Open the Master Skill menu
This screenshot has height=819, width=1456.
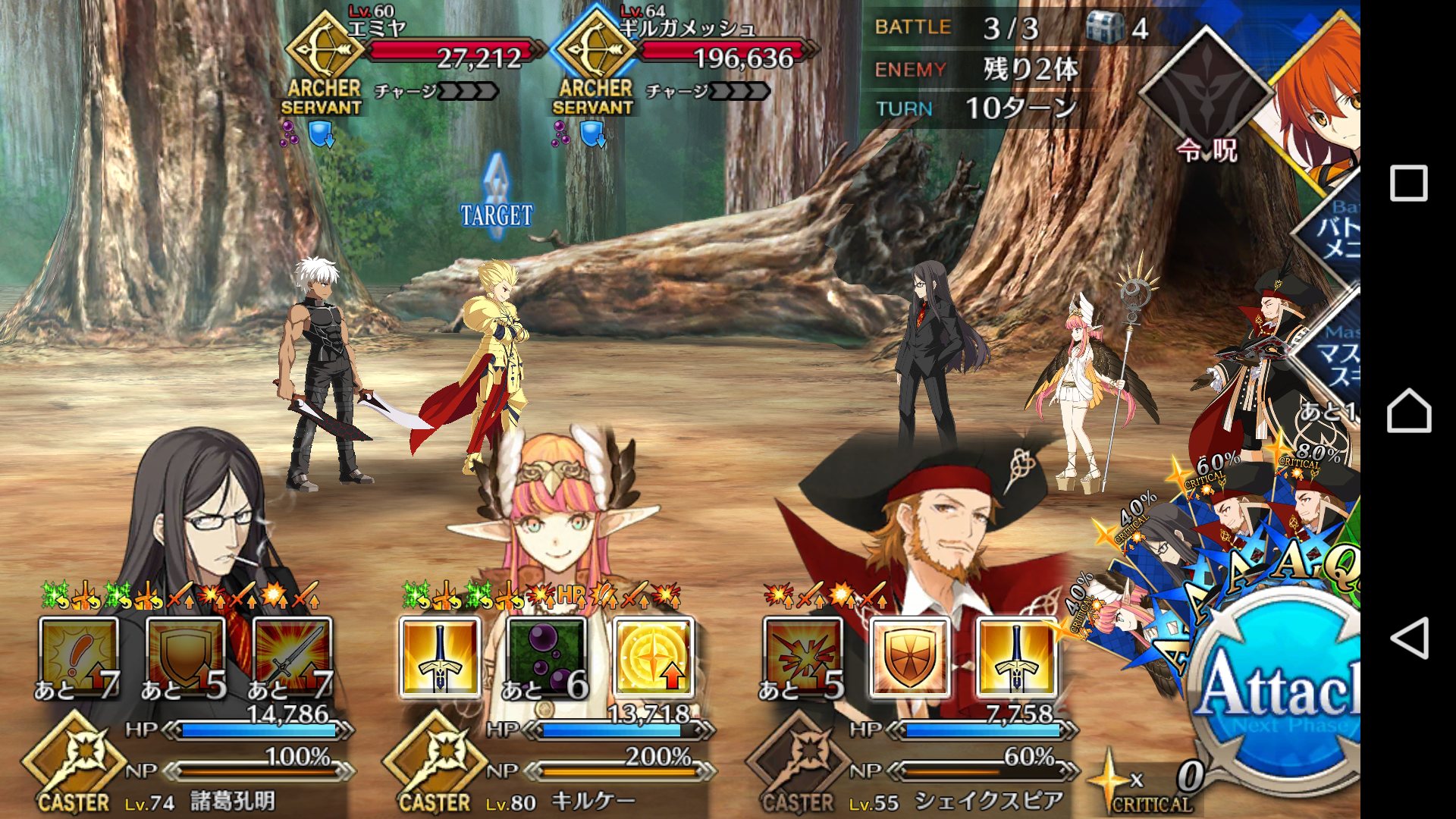[x=1336, y=356]
